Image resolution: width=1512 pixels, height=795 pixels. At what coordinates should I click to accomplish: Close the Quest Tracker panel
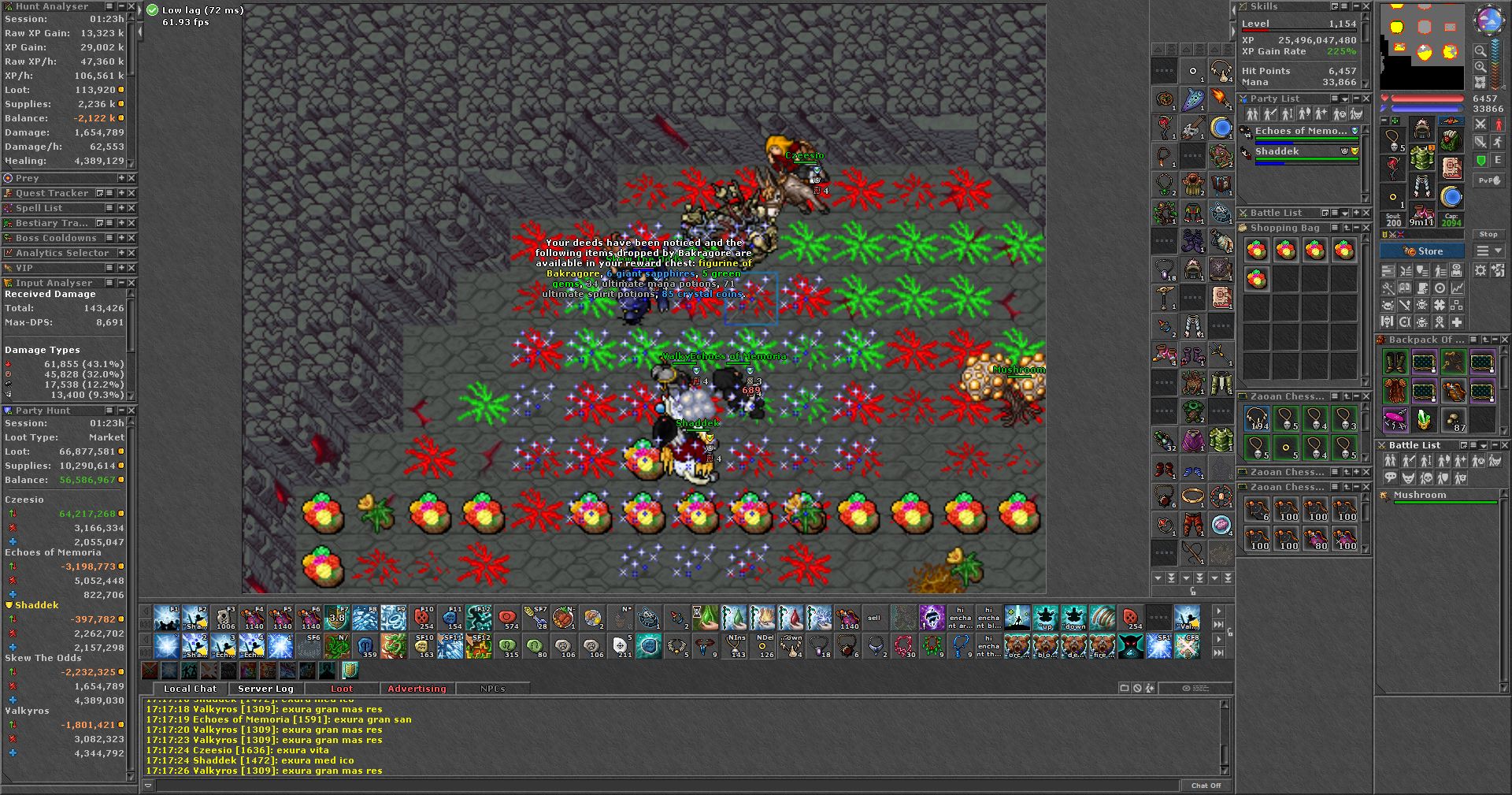click(132, 193)
